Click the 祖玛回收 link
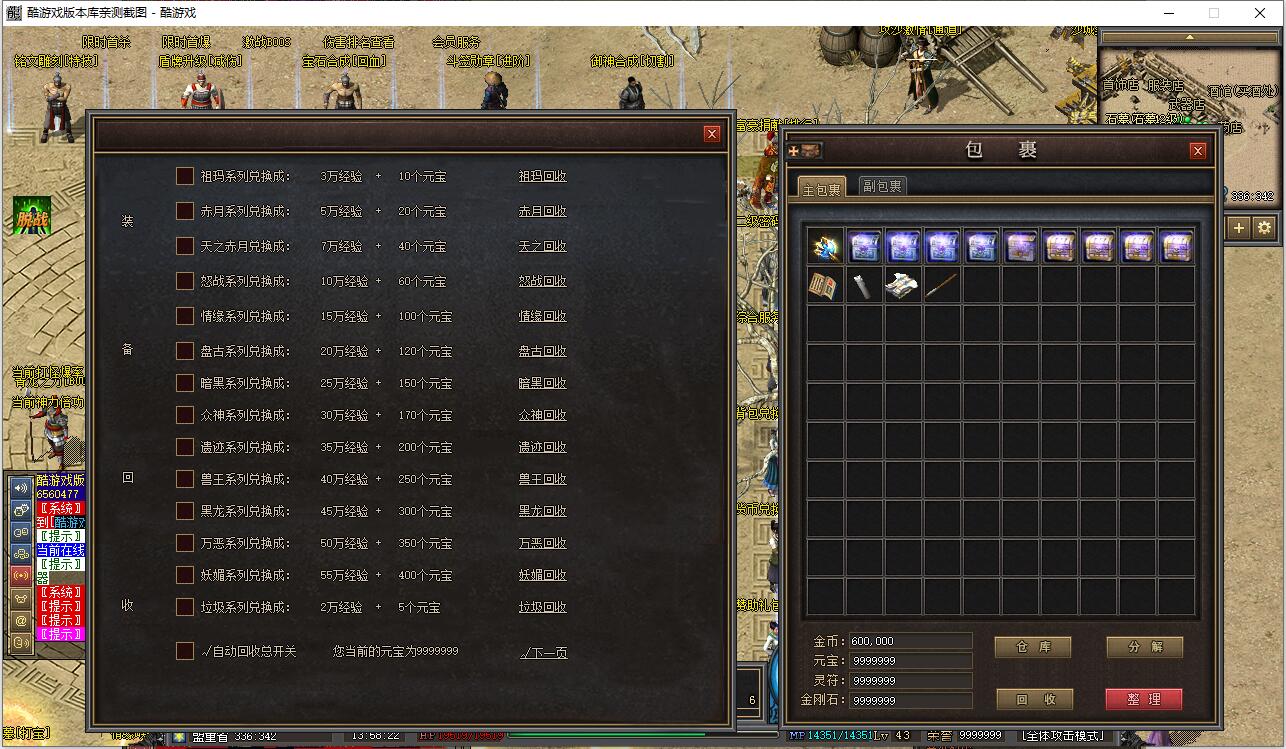 point(542,176)
